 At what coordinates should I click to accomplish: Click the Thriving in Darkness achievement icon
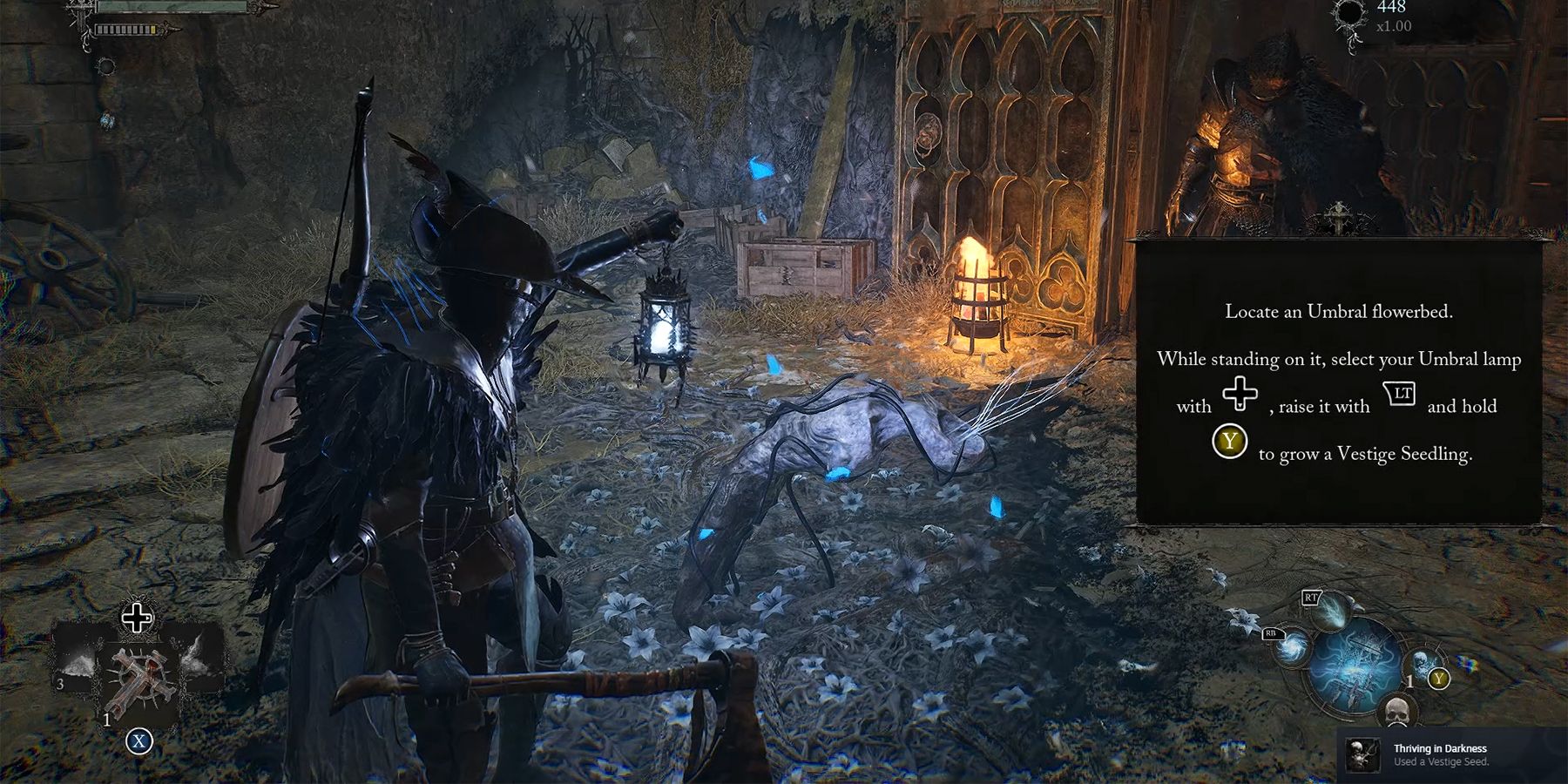[x=1362, y=754]
